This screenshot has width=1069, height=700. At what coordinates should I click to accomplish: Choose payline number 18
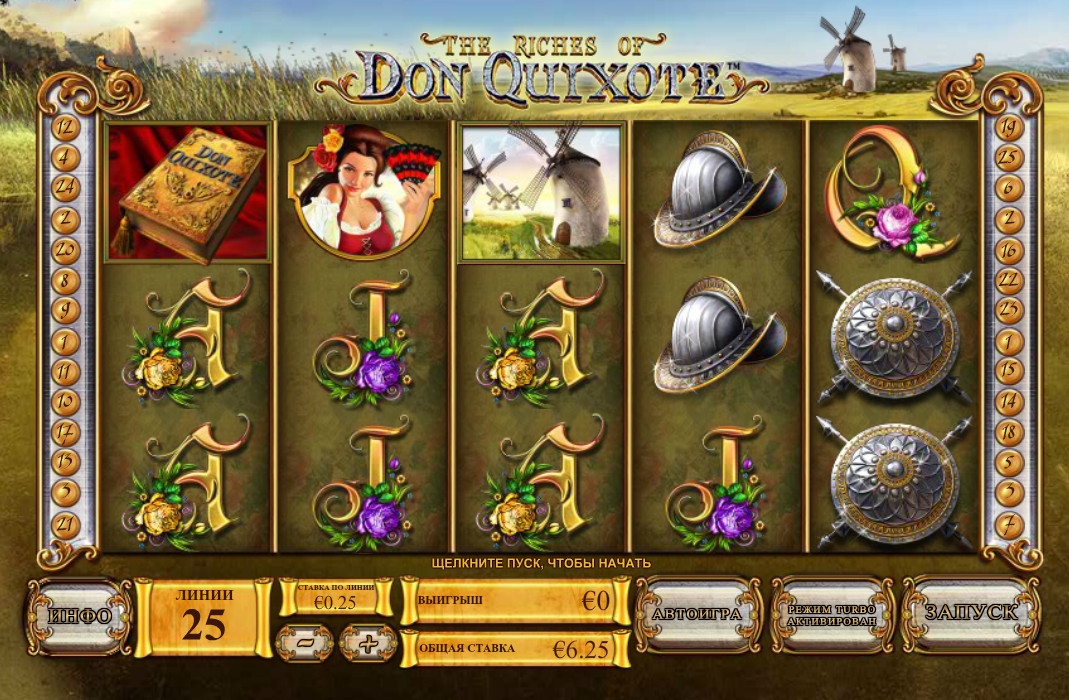click(1008, 432)
